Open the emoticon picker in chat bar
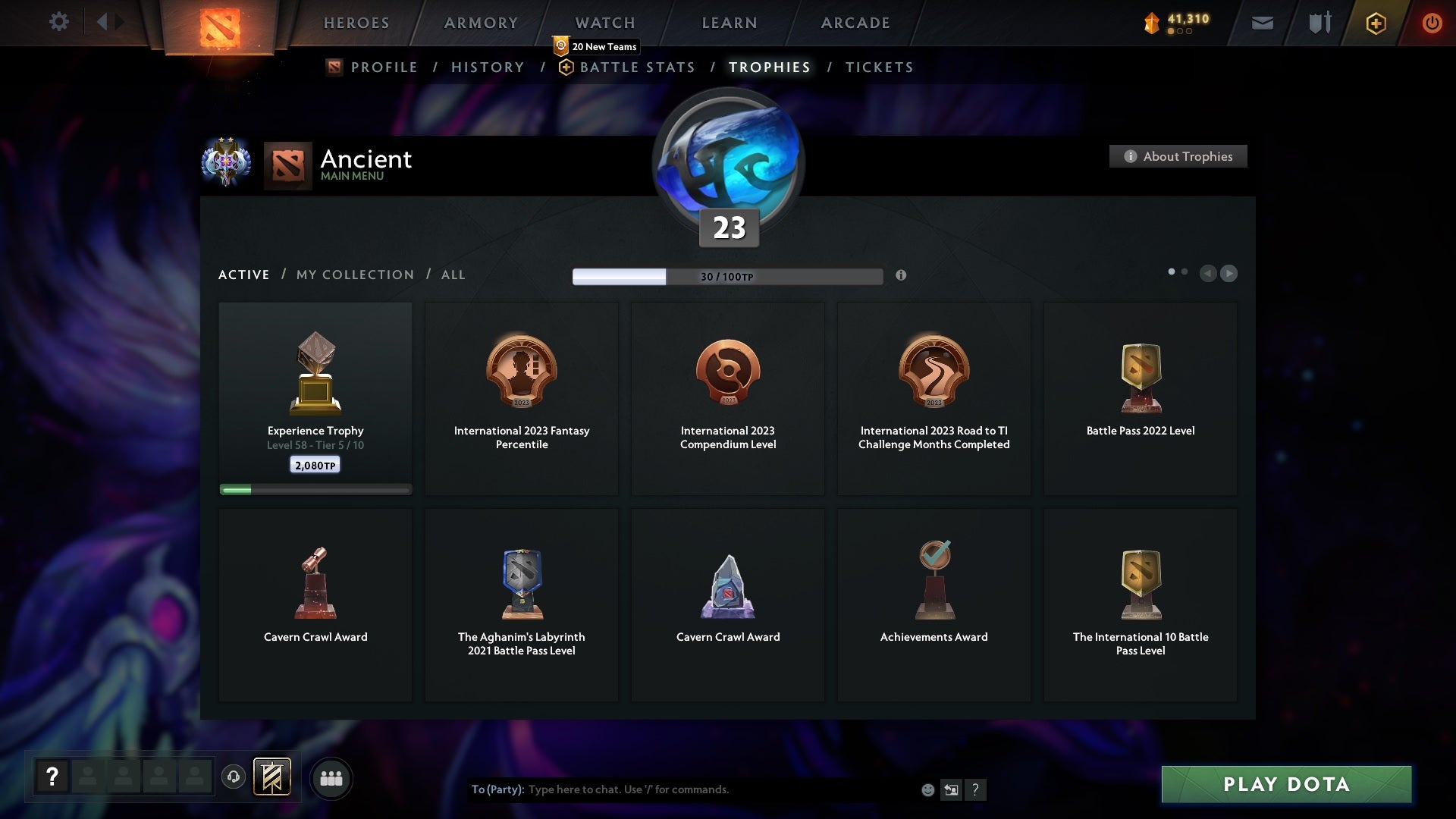Image resolution: width=1456 pixels, height=819 pixels. pyautogui.click(x=929, y=789)
